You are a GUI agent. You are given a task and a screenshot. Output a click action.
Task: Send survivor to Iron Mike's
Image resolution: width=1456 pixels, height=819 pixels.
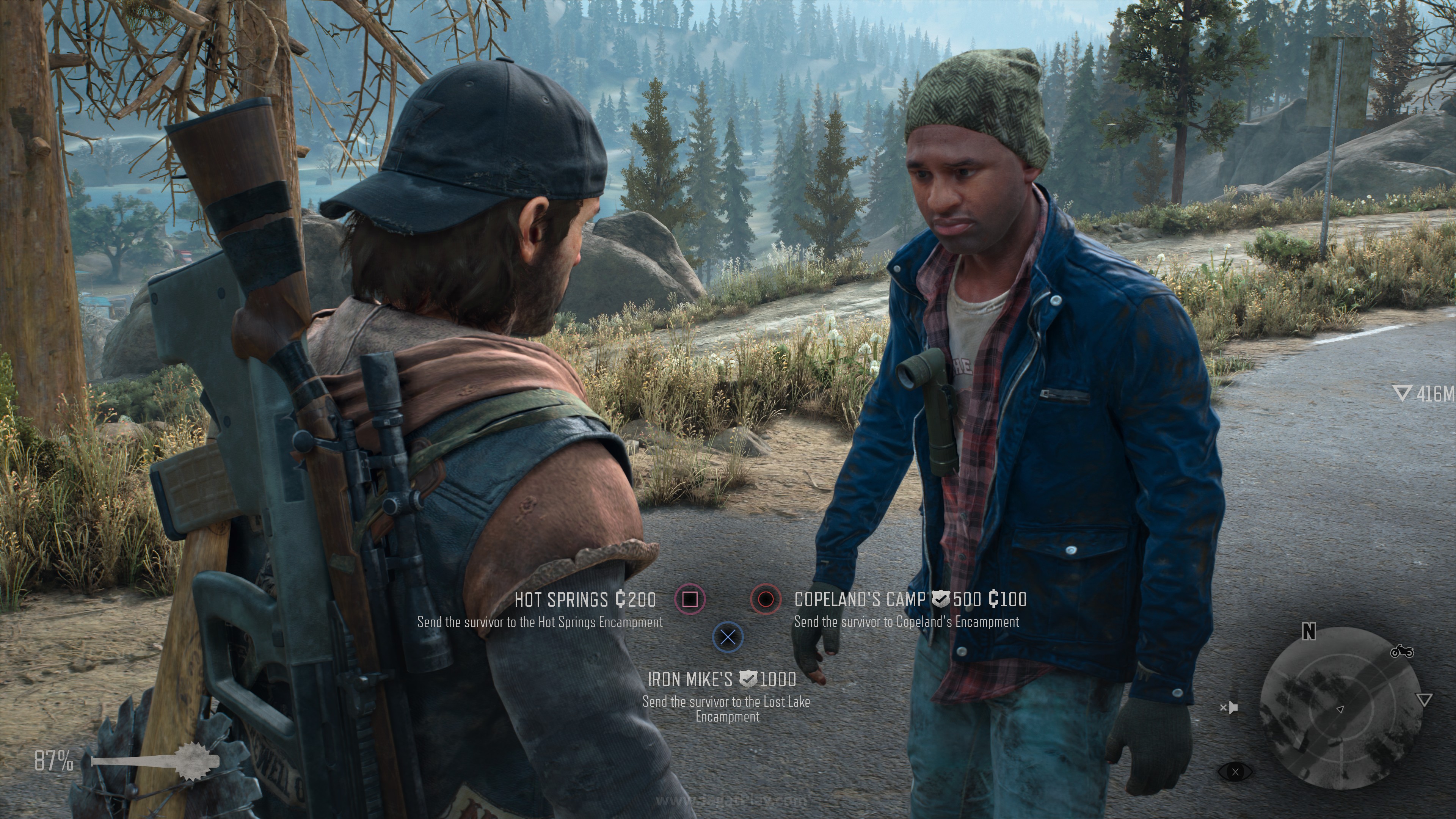pyautogui.click(x=728, y=637)
